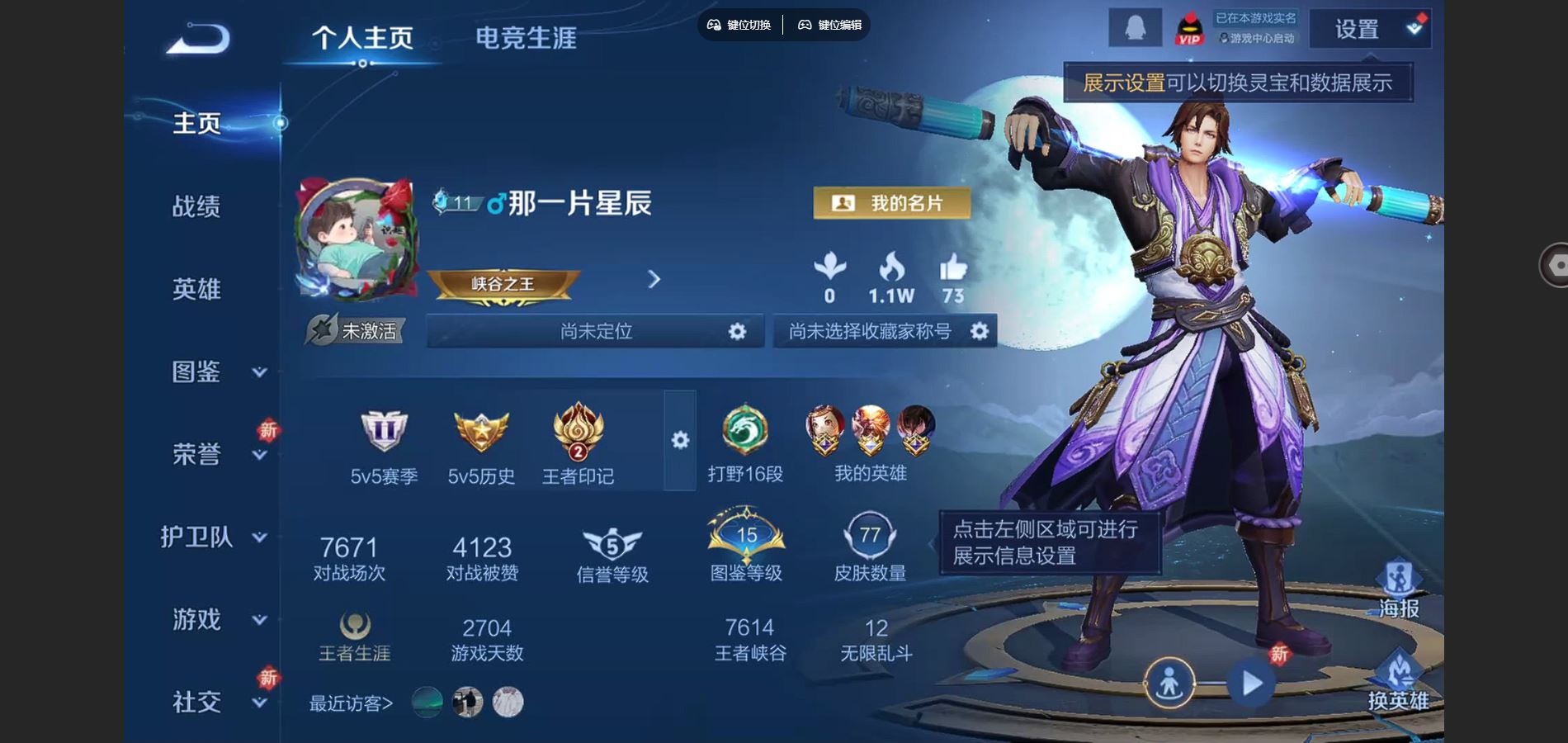The image size is (1568, 743).
Task: Tap the 换英雄 button
Action: tap(1399, 682)
